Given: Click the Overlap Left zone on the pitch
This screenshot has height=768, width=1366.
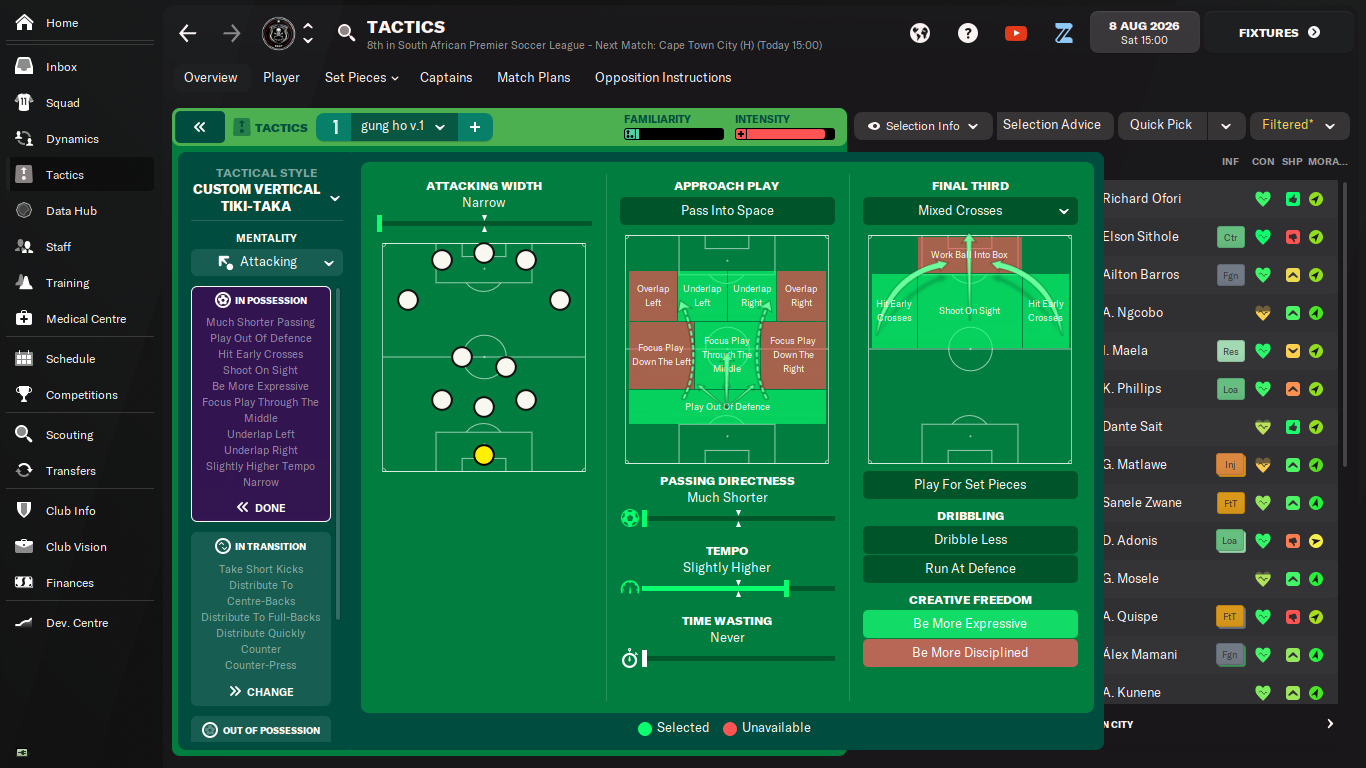Looking at the screenshot, I should pos(653,296).
